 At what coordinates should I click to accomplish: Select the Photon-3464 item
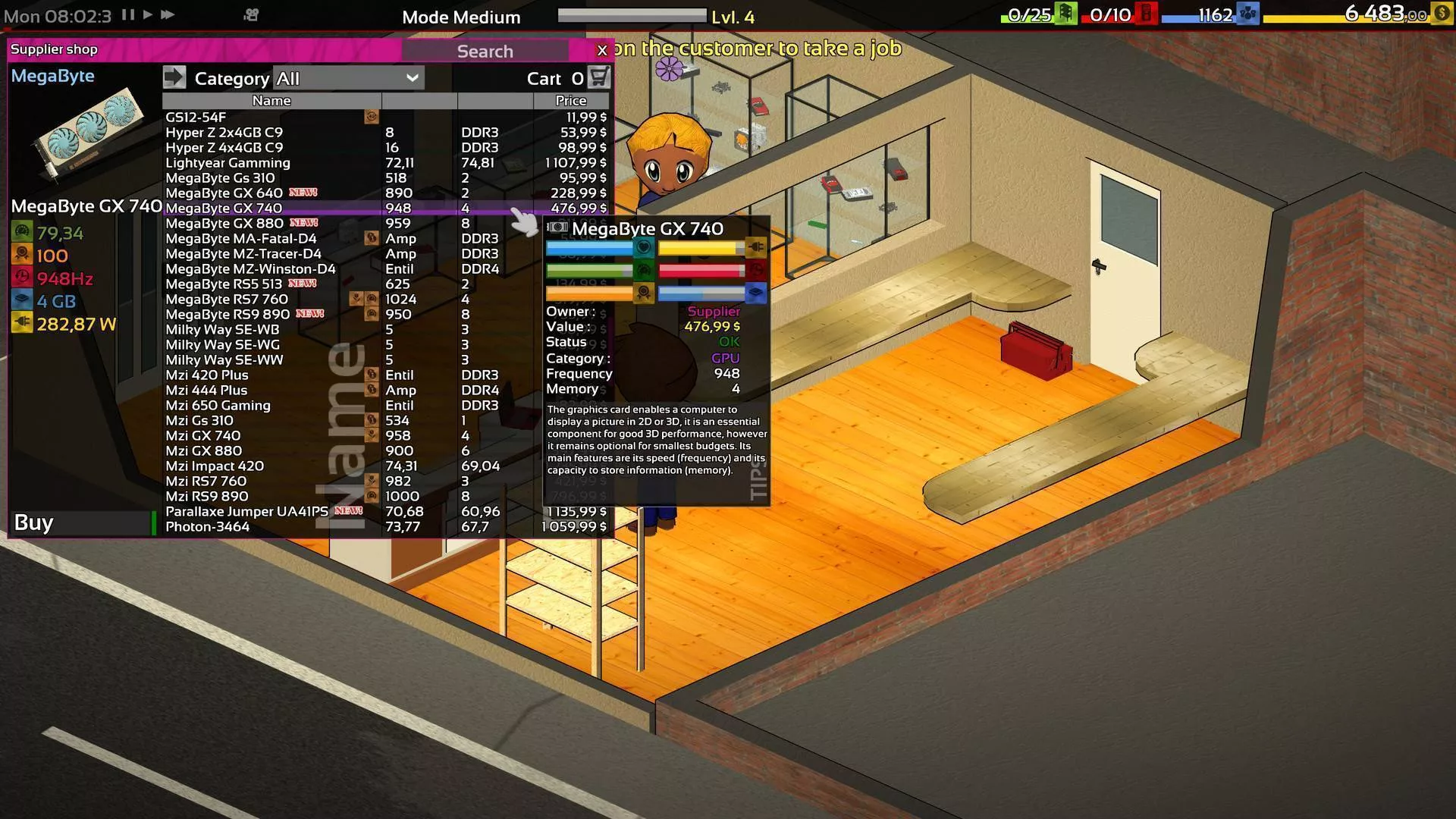(207, 527)
